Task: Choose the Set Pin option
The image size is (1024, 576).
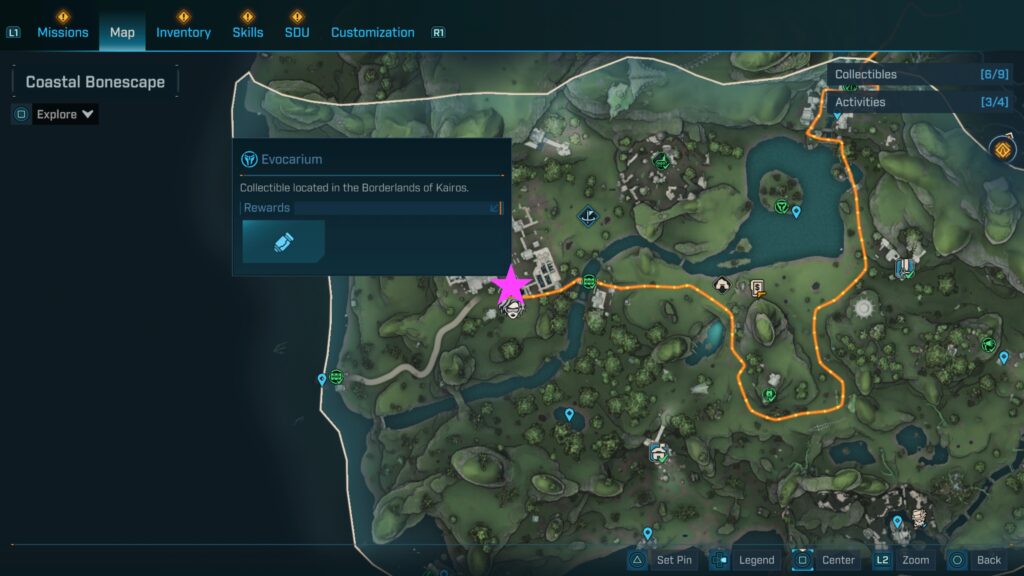Action: click(662, 560)
